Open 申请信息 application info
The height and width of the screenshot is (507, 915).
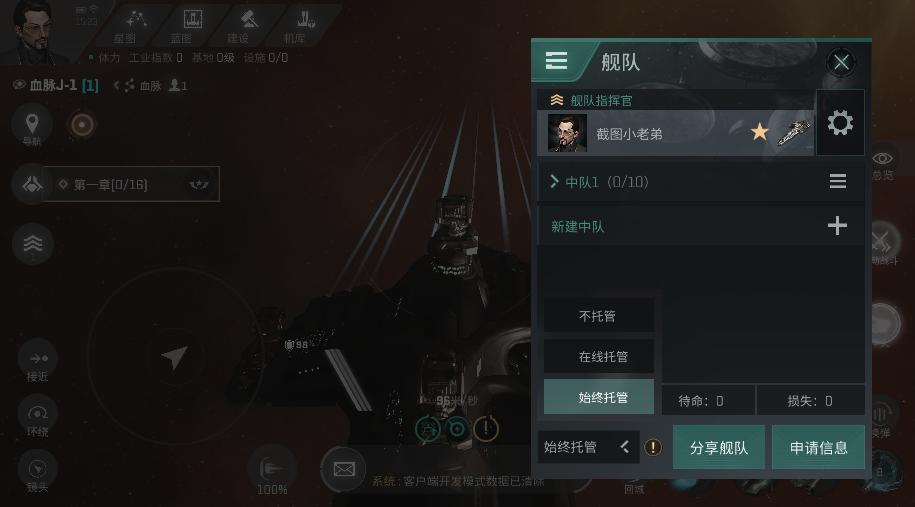coord(818,447)
